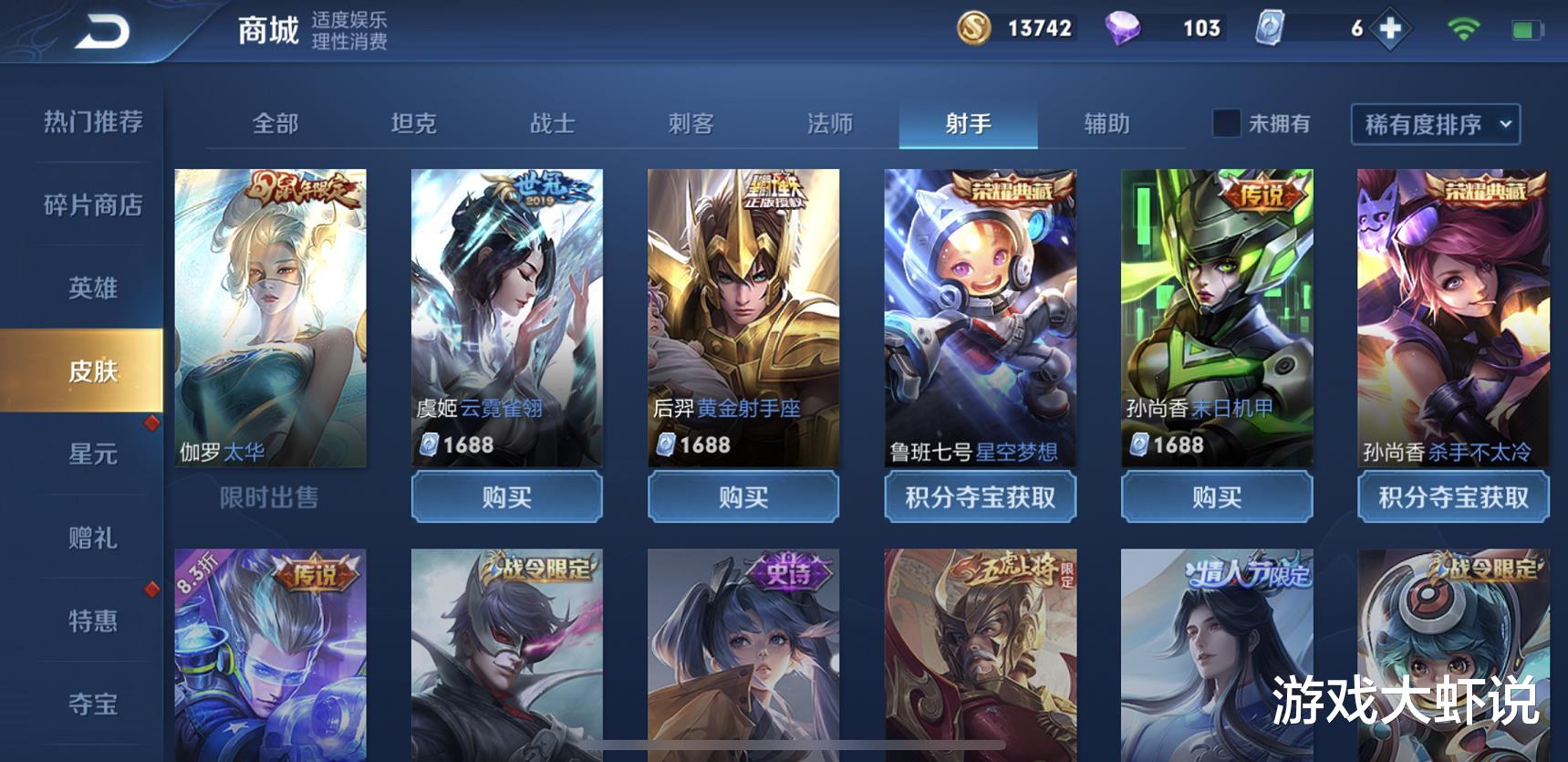Viewport: 1568px width, 762px height.
Task: Select the 皮肤 skins sidebar entry
Action: tap(91, 372)
